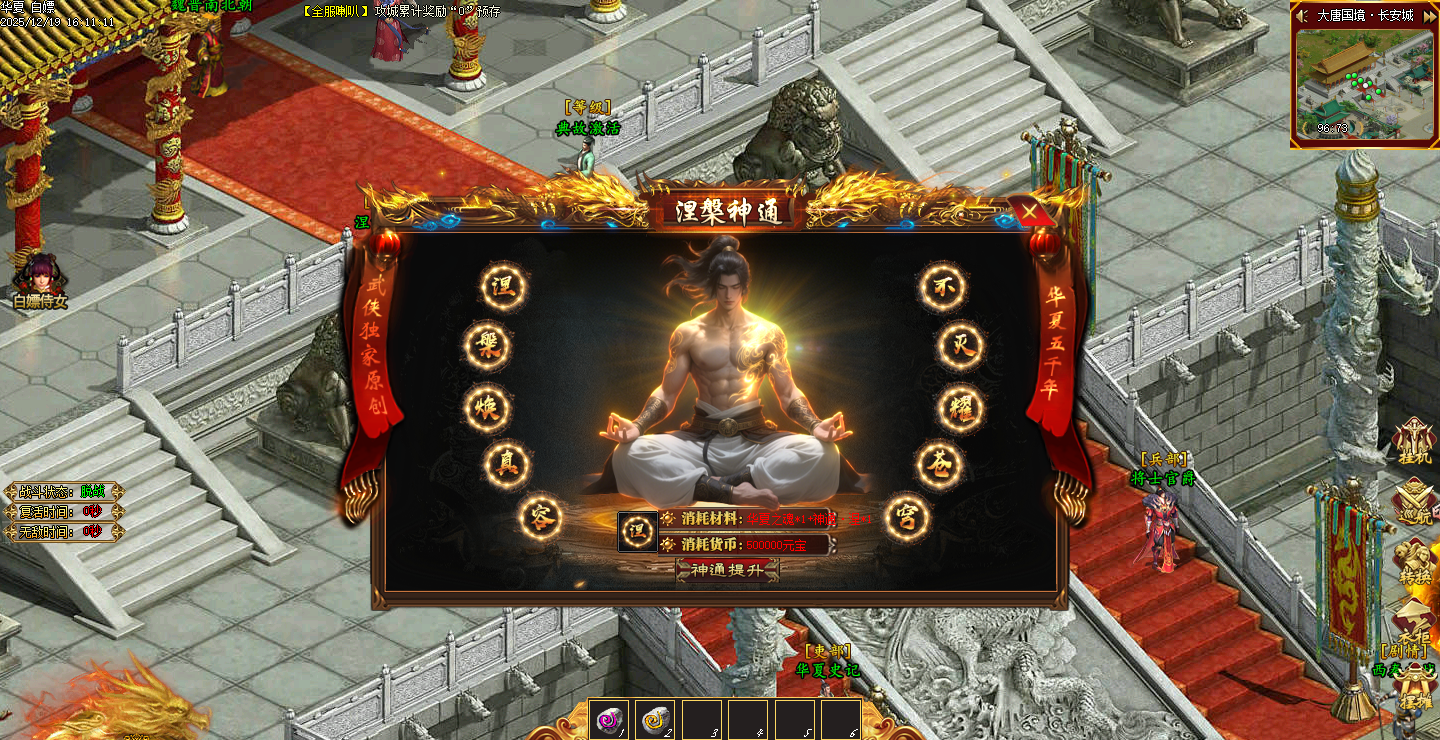The image size is (1440, 740).
Task: Select the 真 skill orb
Action: (506, 463)
